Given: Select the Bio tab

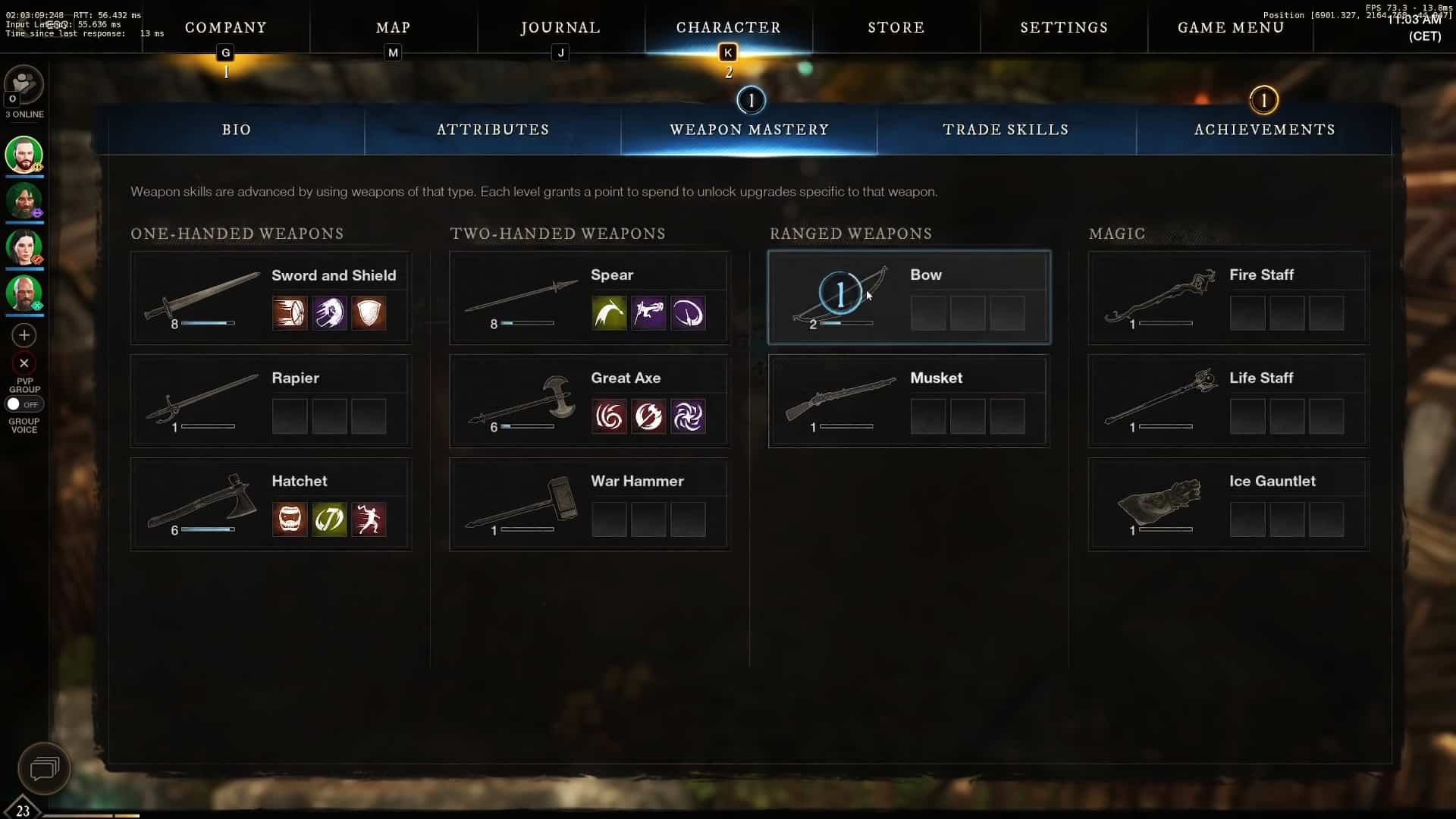Looking at the screenshot, I should coord(236,130).
